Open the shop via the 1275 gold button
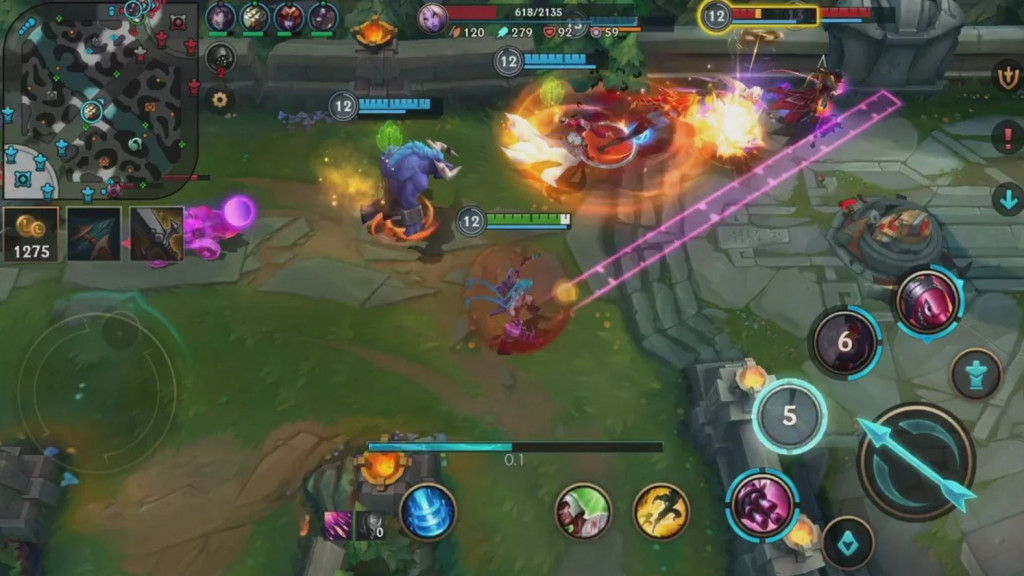Image resolution: width=1024 pixels, height=576 pixels. pyautogui.click(x=31, y=234)
